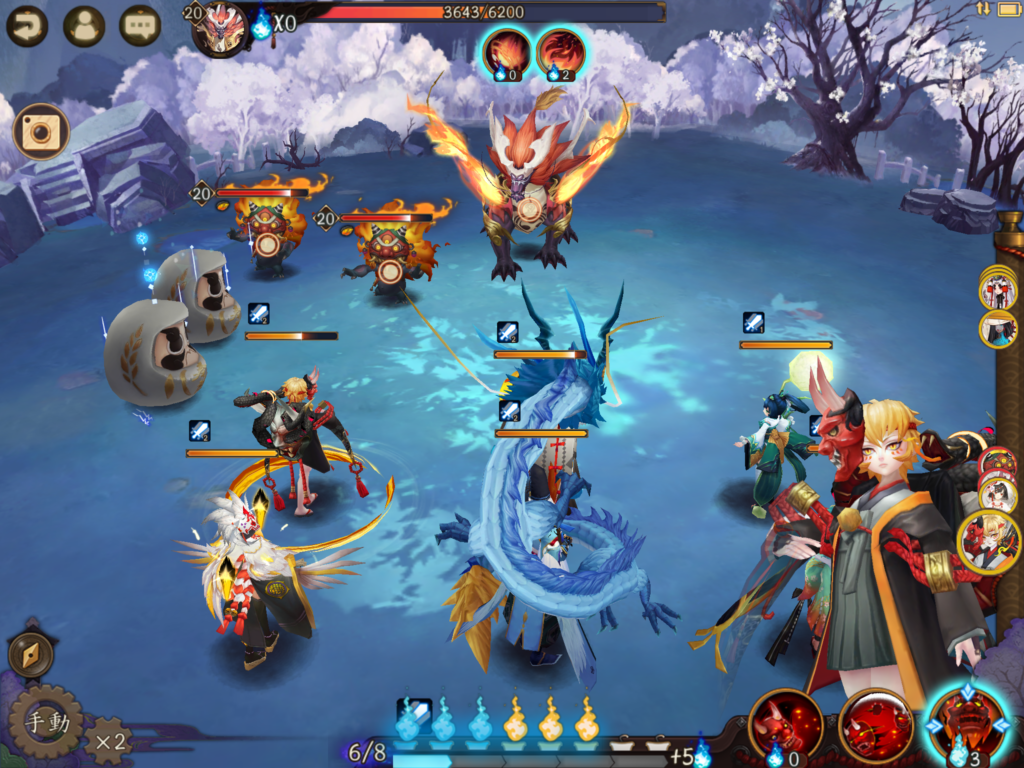
Task: Use the red demon mask skill costing 0
Action: (x=785, y=724)
